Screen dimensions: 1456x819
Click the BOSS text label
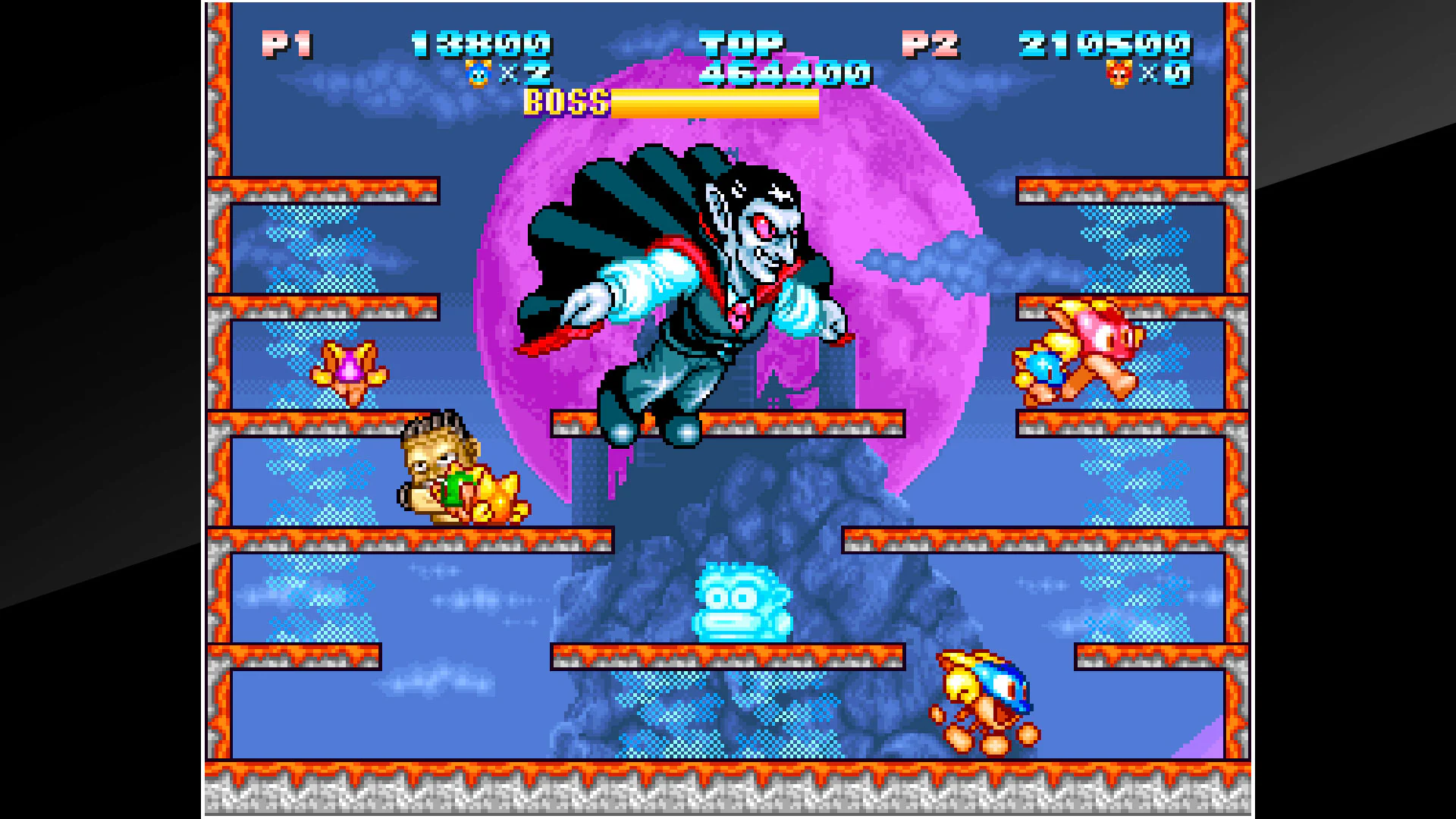[567, 102]
